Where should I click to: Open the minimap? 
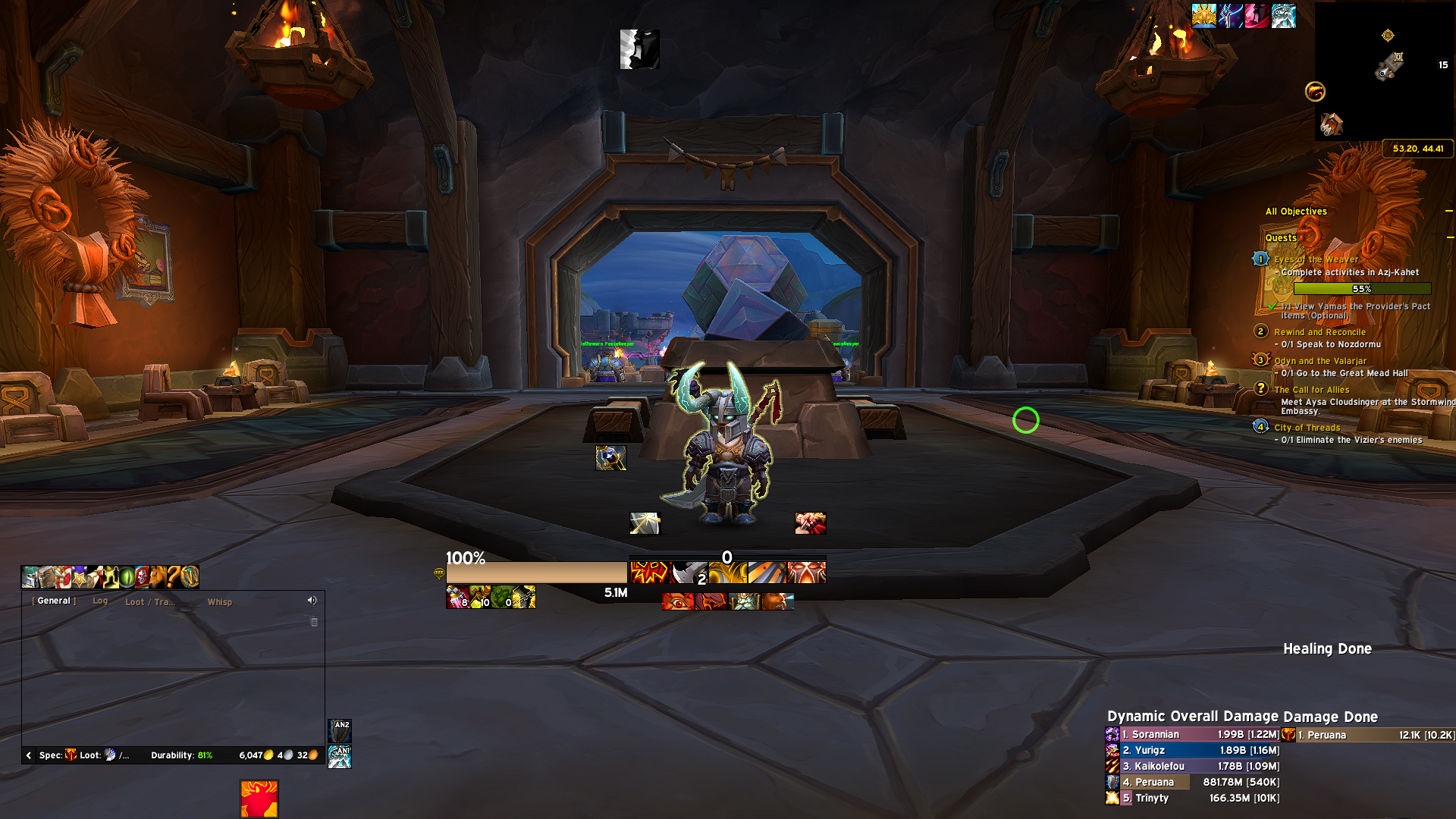(1385, 72)
